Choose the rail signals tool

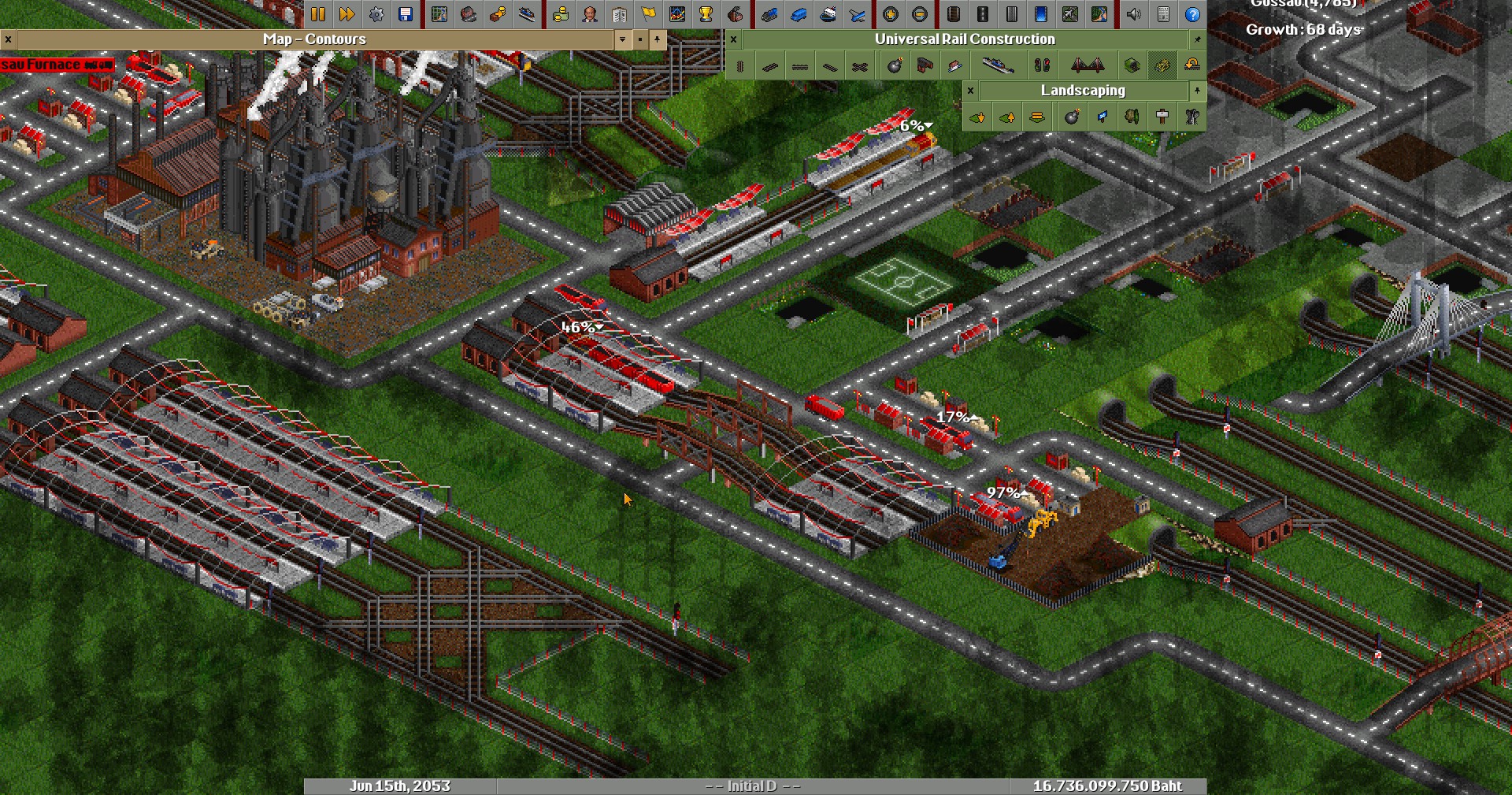coord(1042,66)
